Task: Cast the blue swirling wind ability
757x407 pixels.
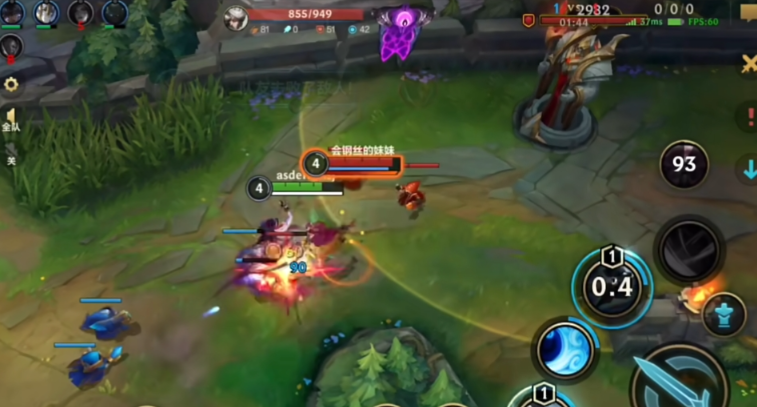Action: click(x=566, y=350)
